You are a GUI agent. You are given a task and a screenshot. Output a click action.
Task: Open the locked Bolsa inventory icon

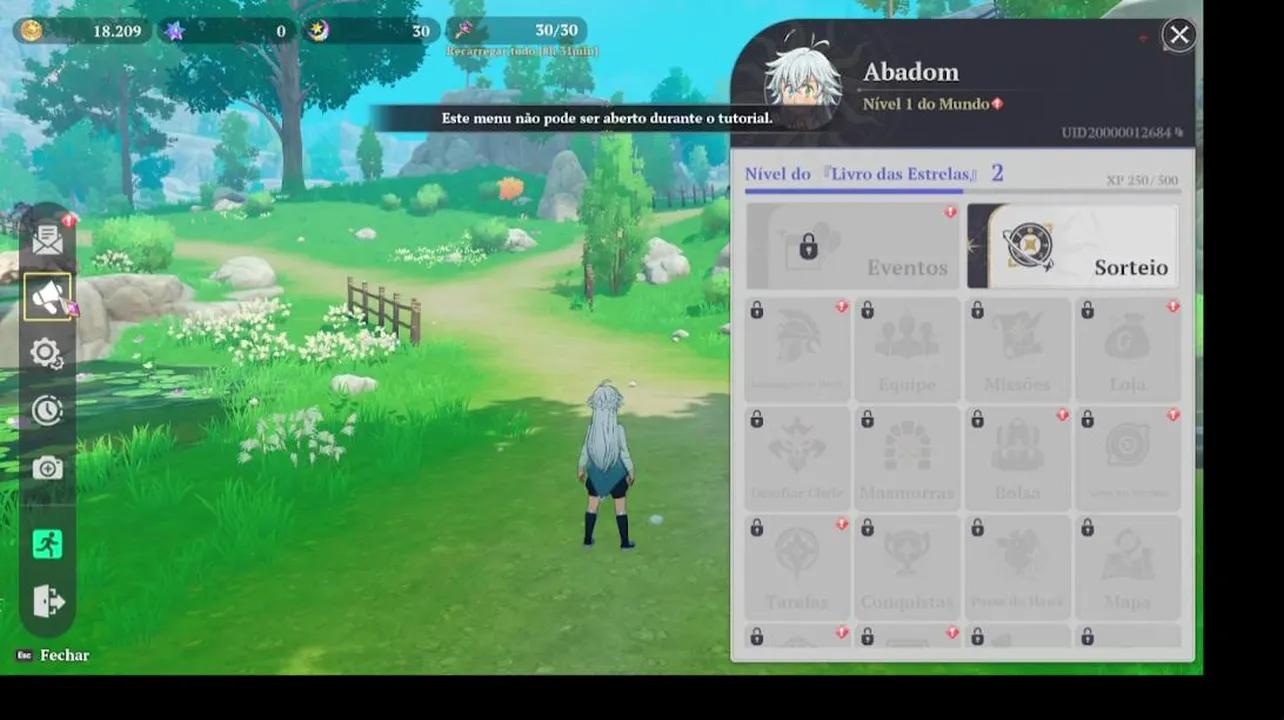click(x=1018, y=455)
